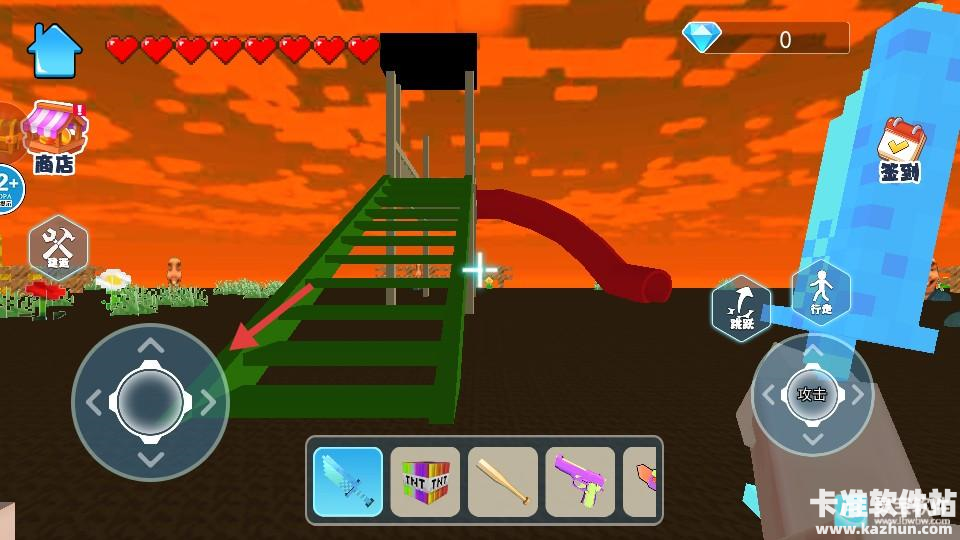Choose the baseball bat in the hotbar
The height and width of the screenshot is (540, 960).
pyautogui.click(x=502, y=481)
